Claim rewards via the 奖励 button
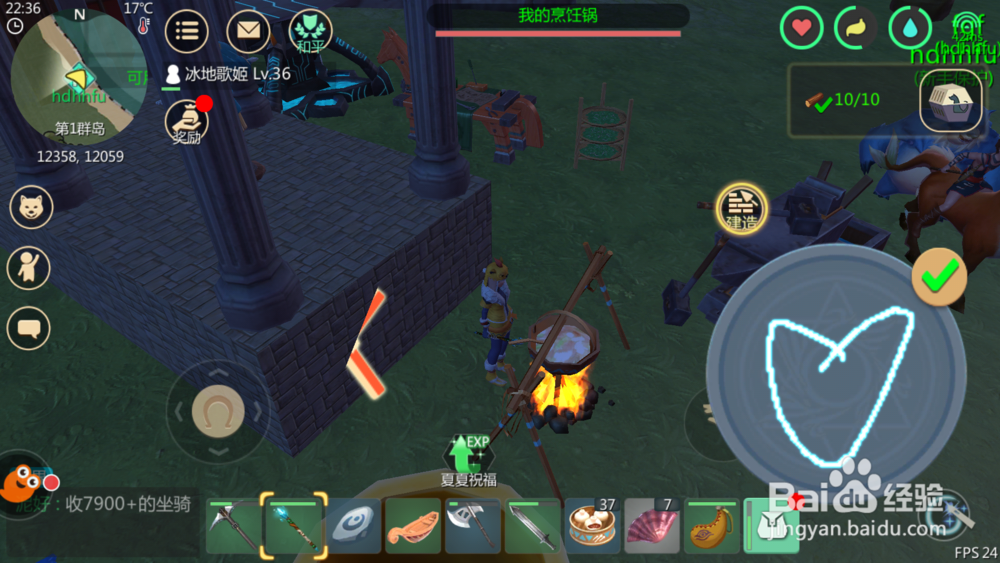Screen dimensions: 1000x563 tap(186, 122)
